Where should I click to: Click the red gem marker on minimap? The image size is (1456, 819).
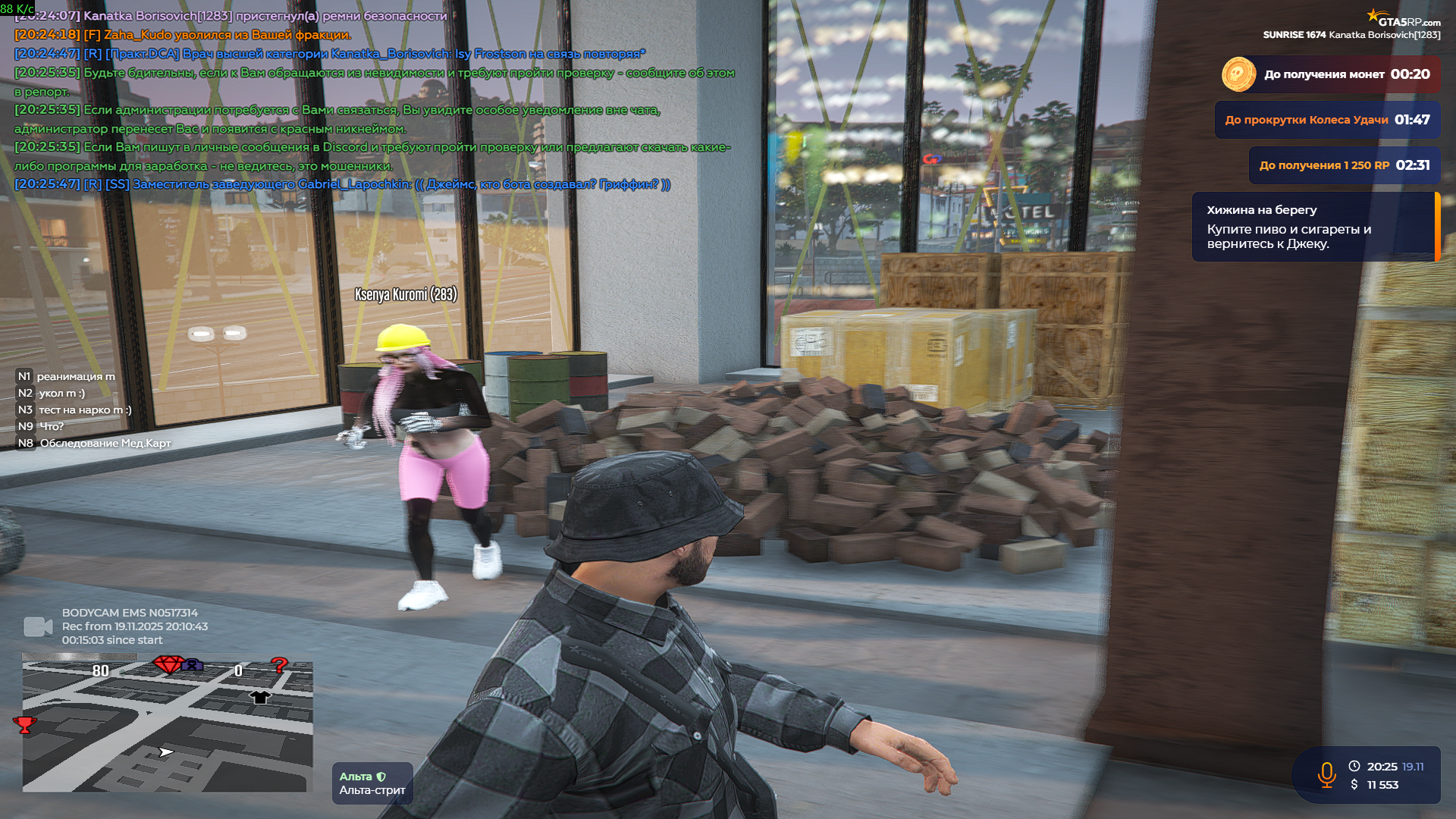point(168,664)
